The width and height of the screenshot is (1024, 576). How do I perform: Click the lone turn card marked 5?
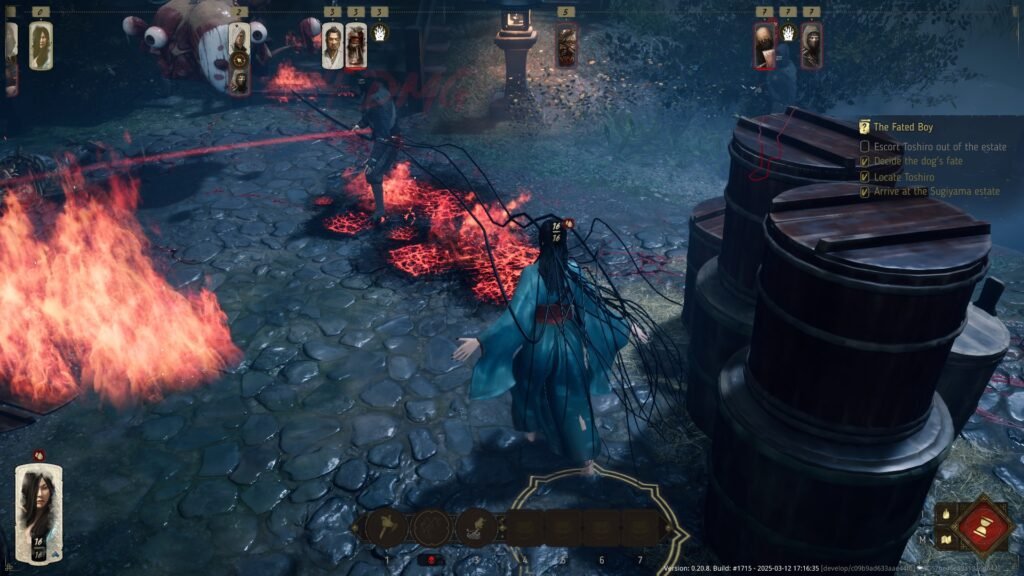pyautogui.click(x=567, y=46)
